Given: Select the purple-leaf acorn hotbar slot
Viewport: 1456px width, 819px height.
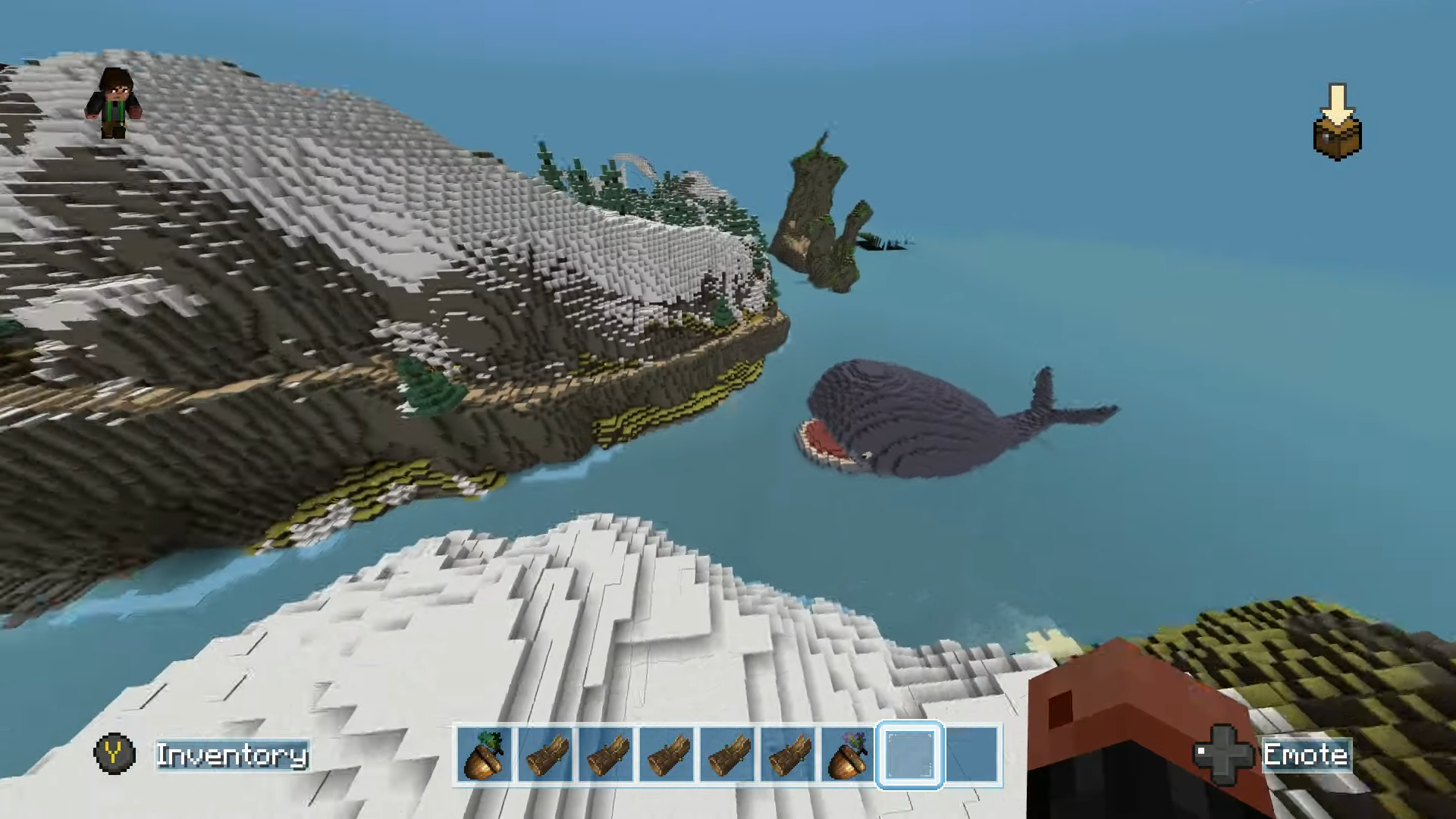Looking at the screenshot, I should pos(849,755).
